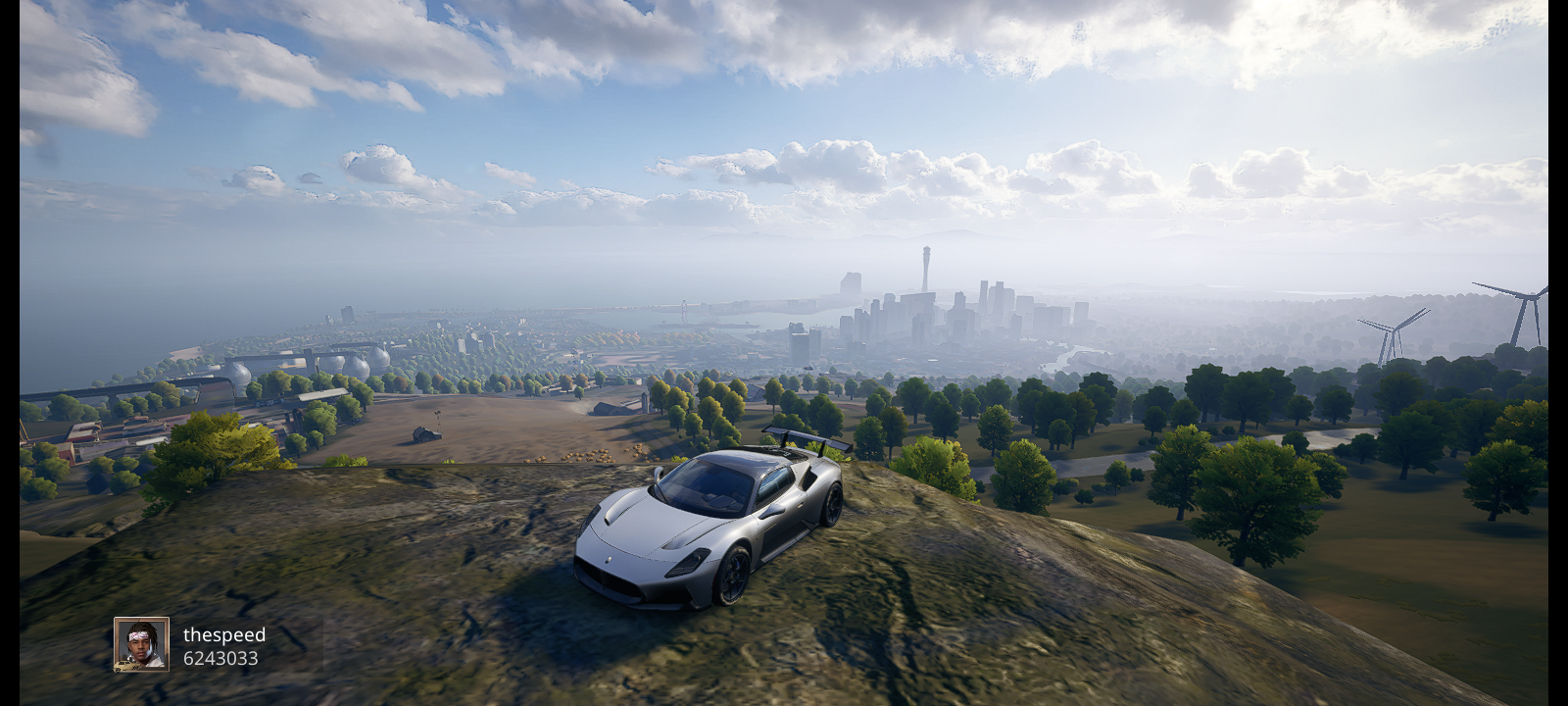Click the Maserati trident badge on the hood
Image resolution: width=1568 pixels, height=706 pixels.
tap(608, 561)
